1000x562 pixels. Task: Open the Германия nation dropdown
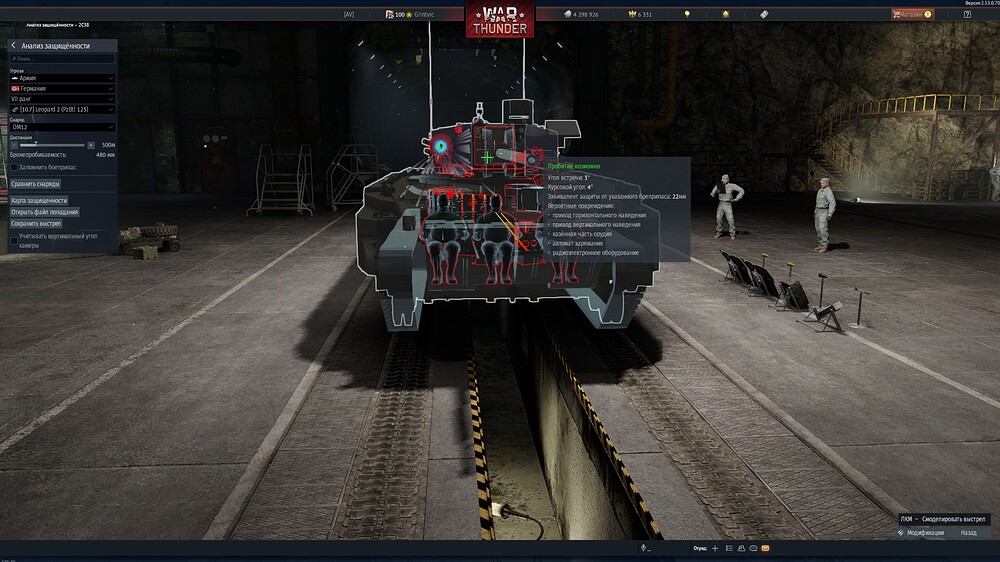coord(62,88)
